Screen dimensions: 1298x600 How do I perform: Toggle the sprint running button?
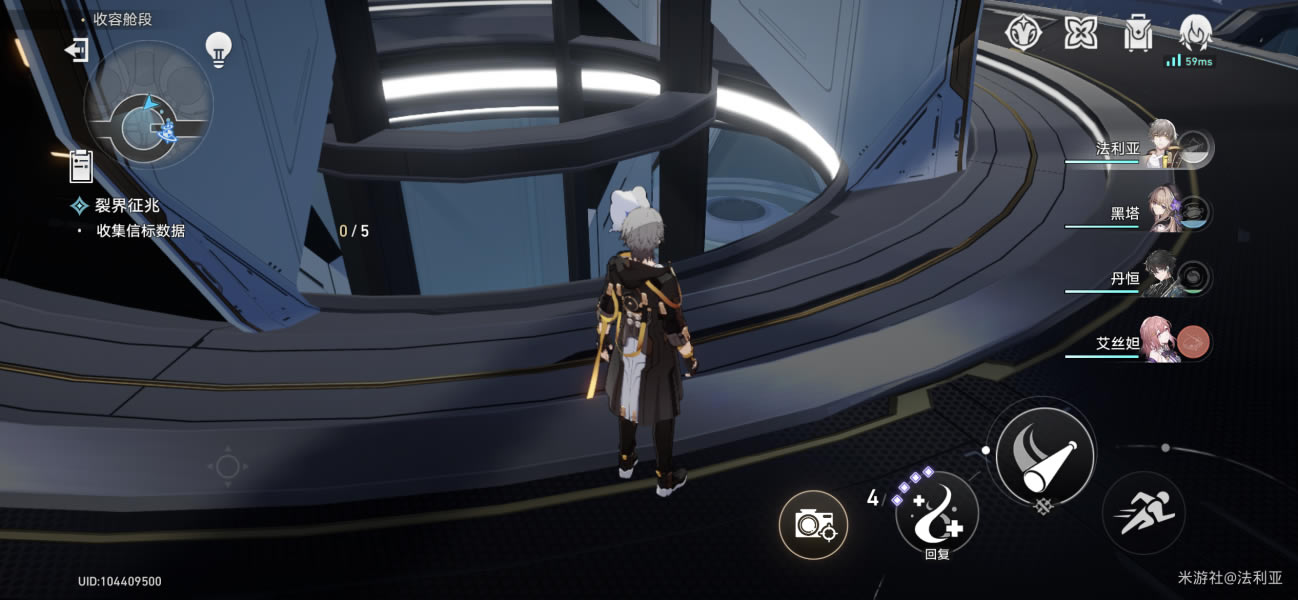(x=1143, y=513)
